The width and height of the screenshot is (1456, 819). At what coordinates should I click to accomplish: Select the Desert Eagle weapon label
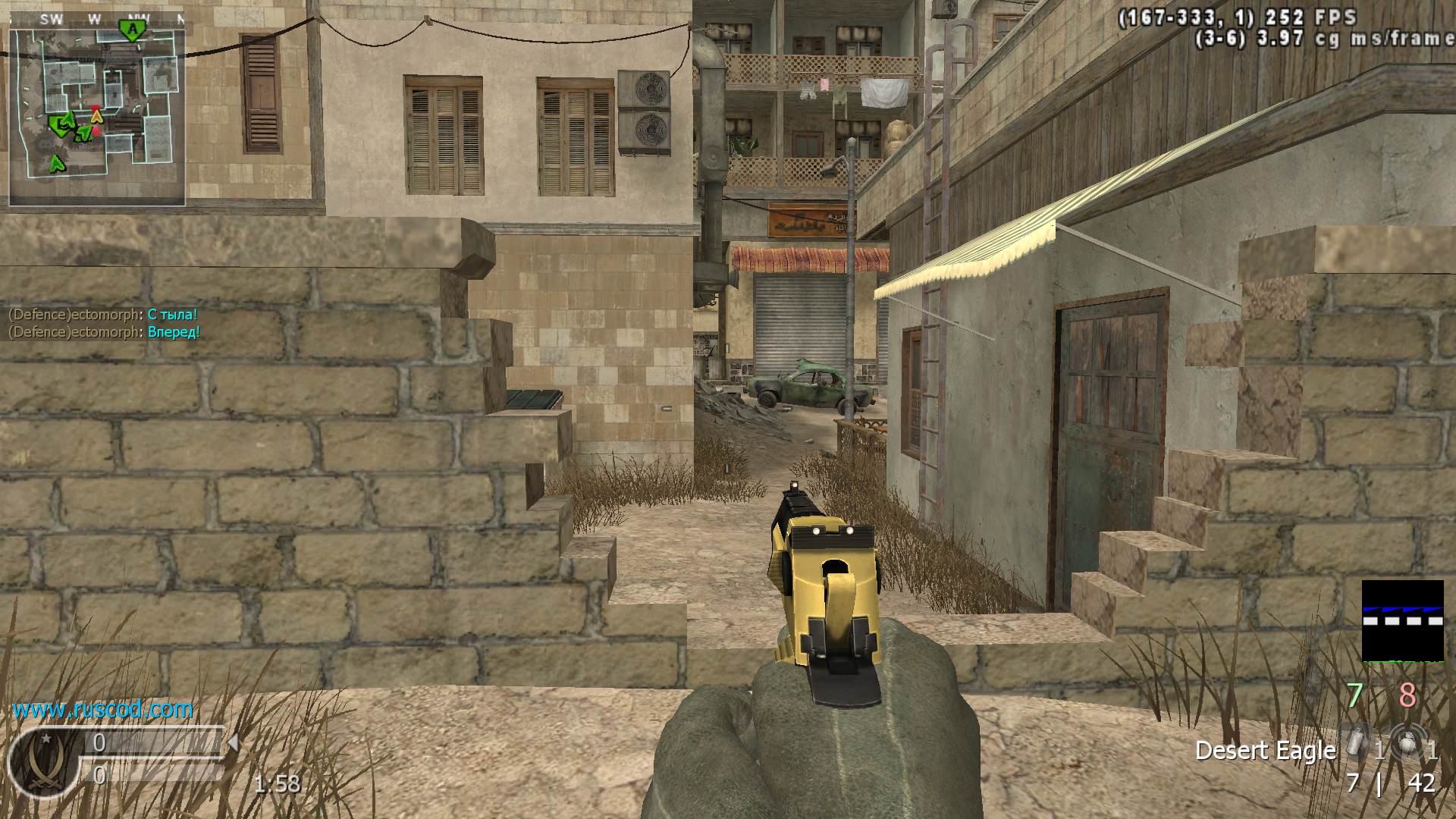[1265, 751]
